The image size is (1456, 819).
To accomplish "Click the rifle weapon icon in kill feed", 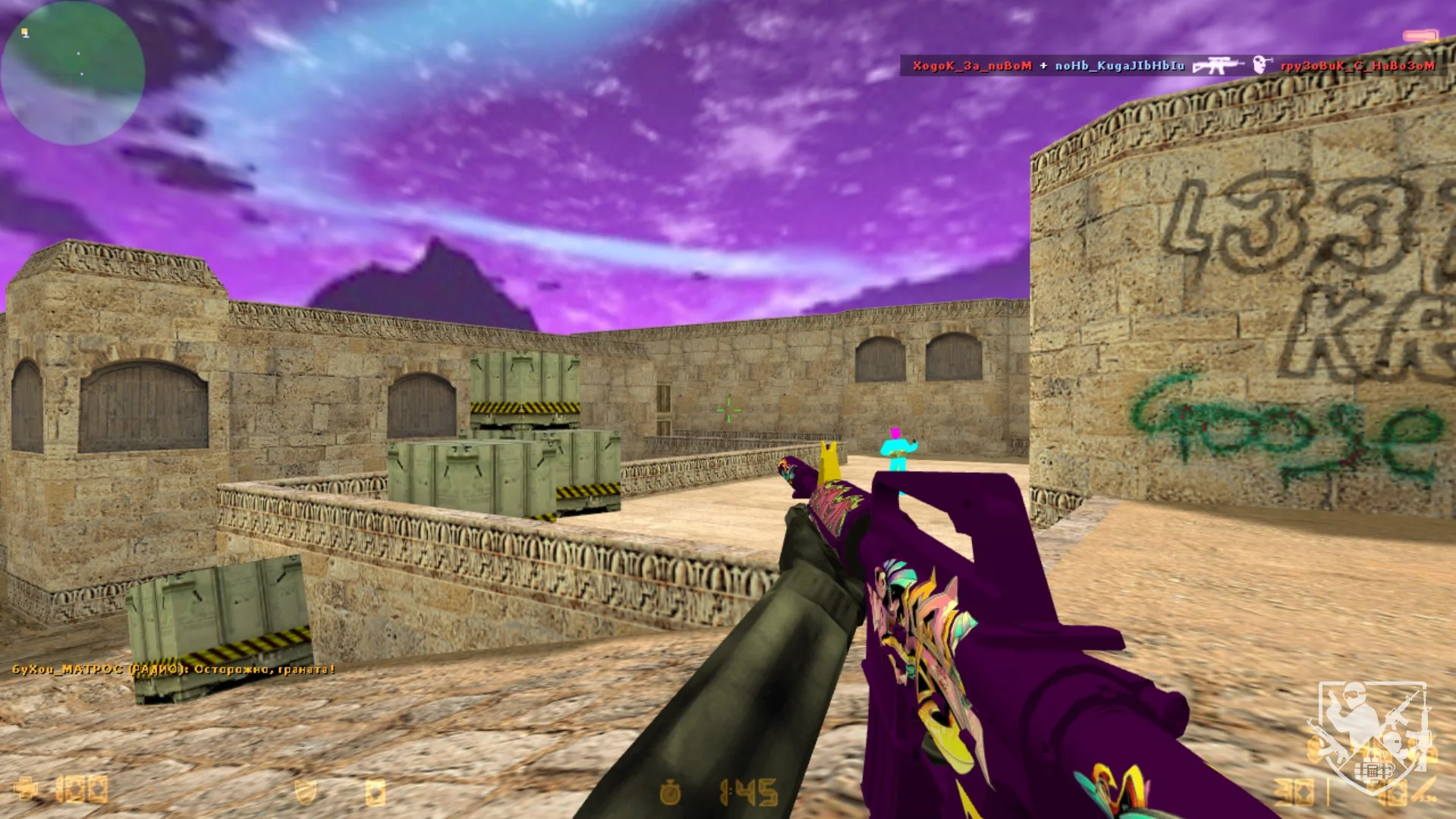I will point(1217,66).
